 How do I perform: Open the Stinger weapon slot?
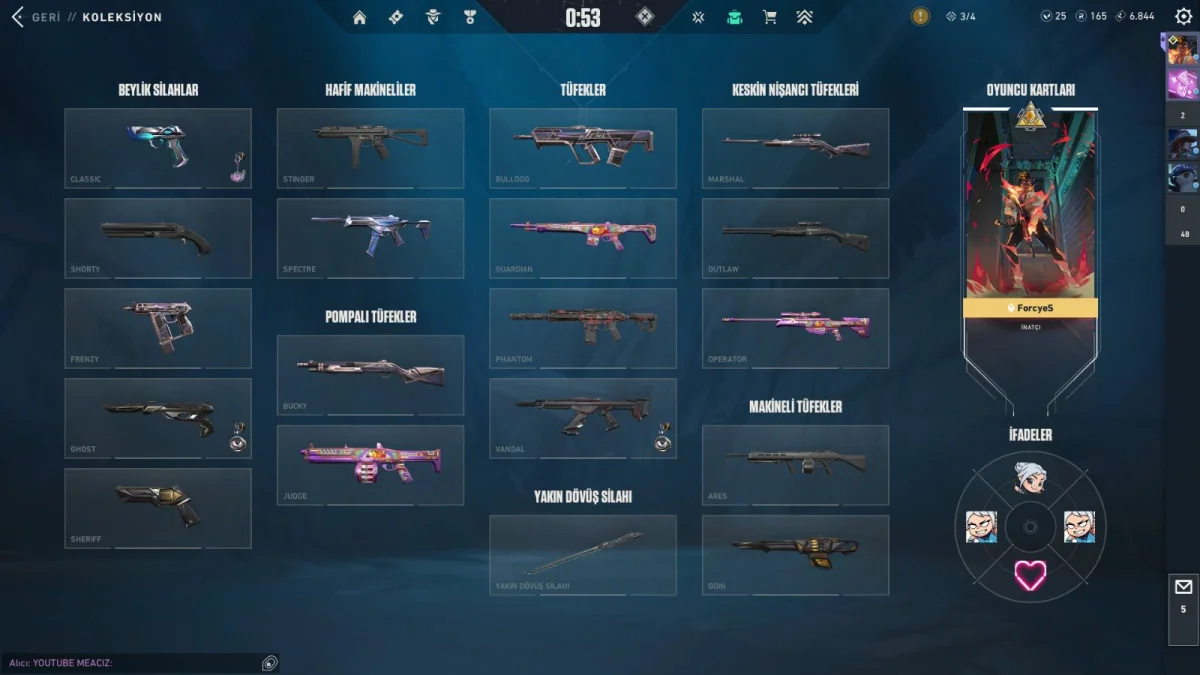tap(370, 147)
